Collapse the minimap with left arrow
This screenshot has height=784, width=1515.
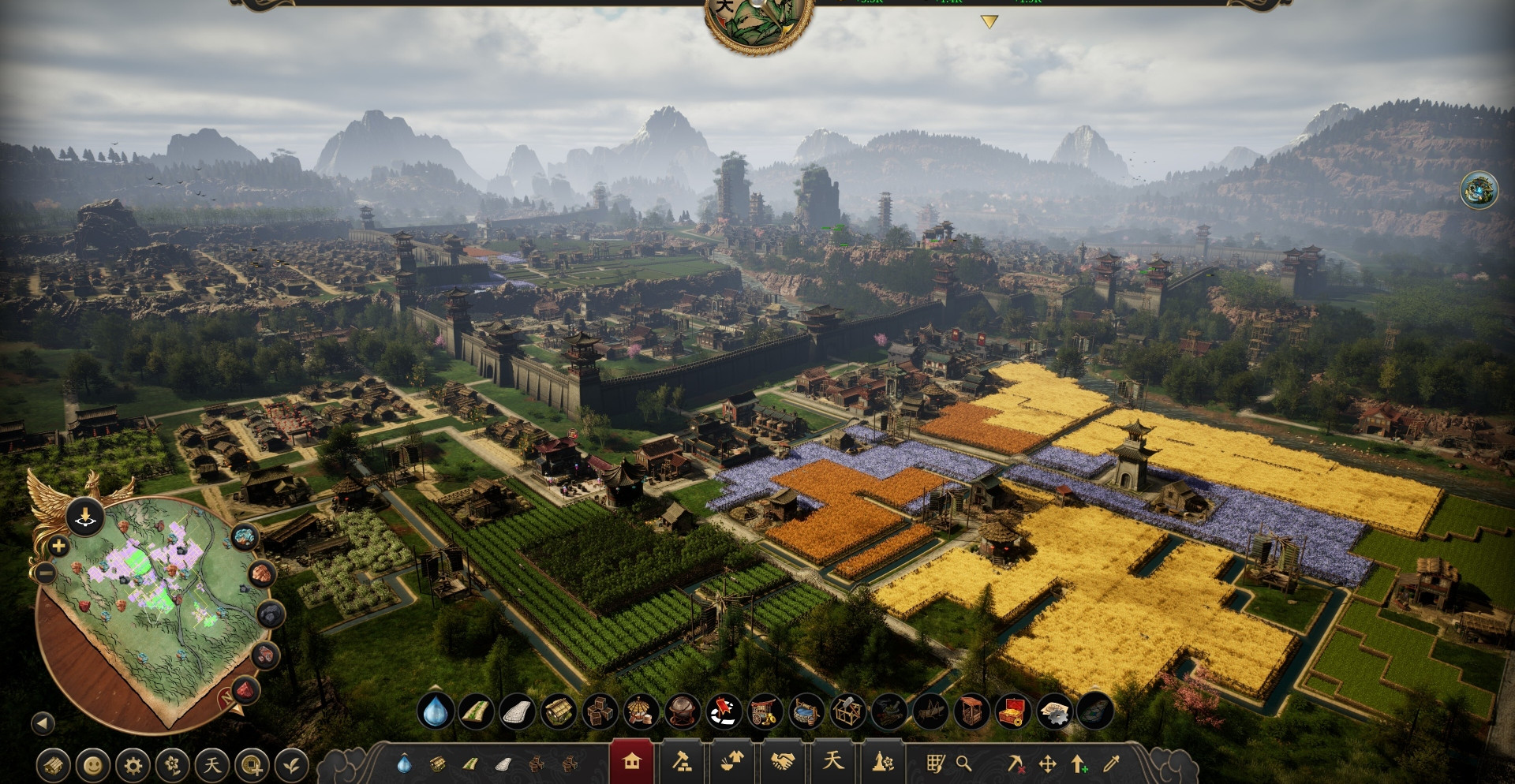tap(43, 722)
